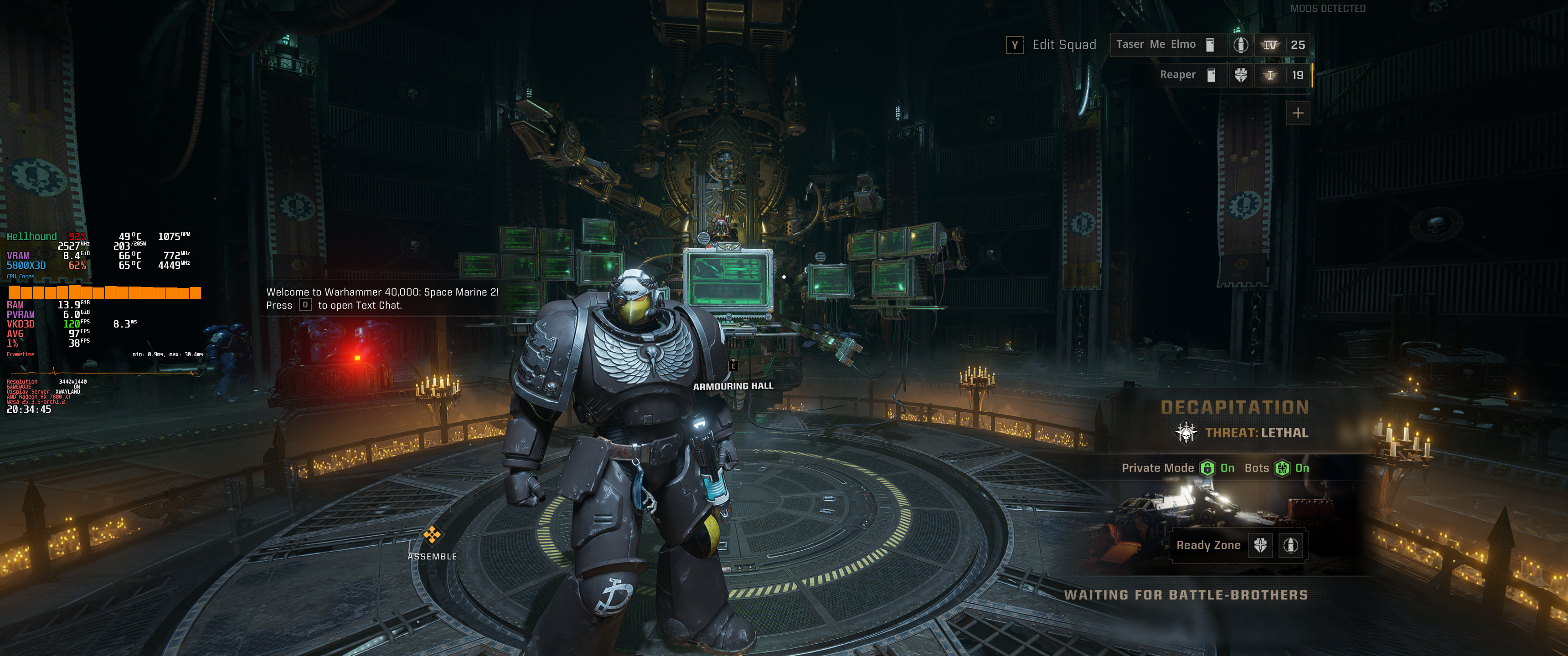Click the Lethal threat skull icon

pos(1185,433)
